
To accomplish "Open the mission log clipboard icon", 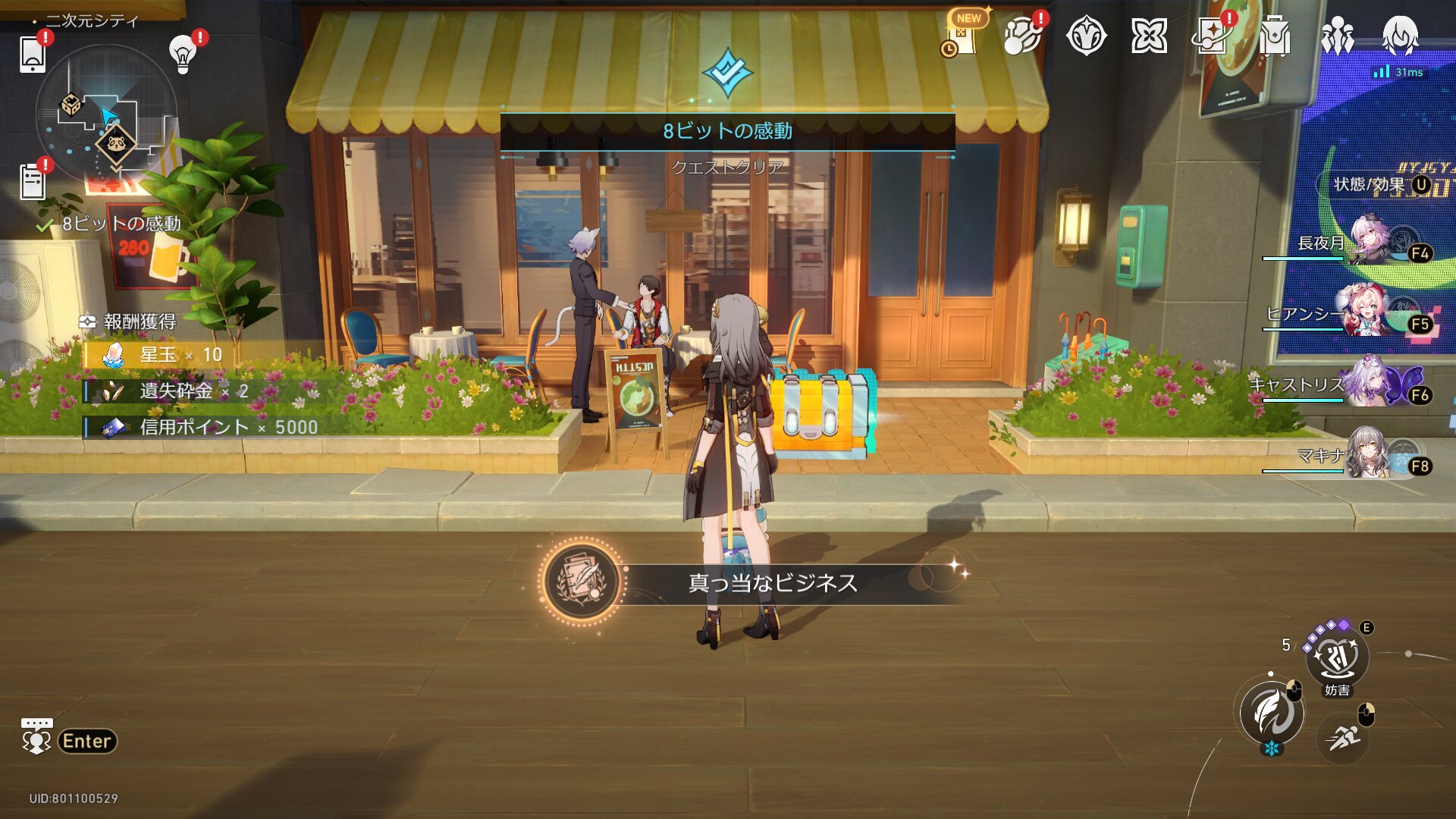I will [32, 182].
